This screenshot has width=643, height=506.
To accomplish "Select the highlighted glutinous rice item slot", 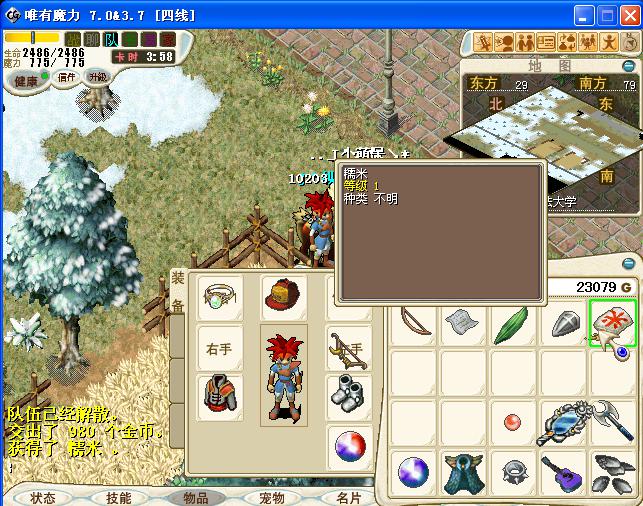I will 613,322.
